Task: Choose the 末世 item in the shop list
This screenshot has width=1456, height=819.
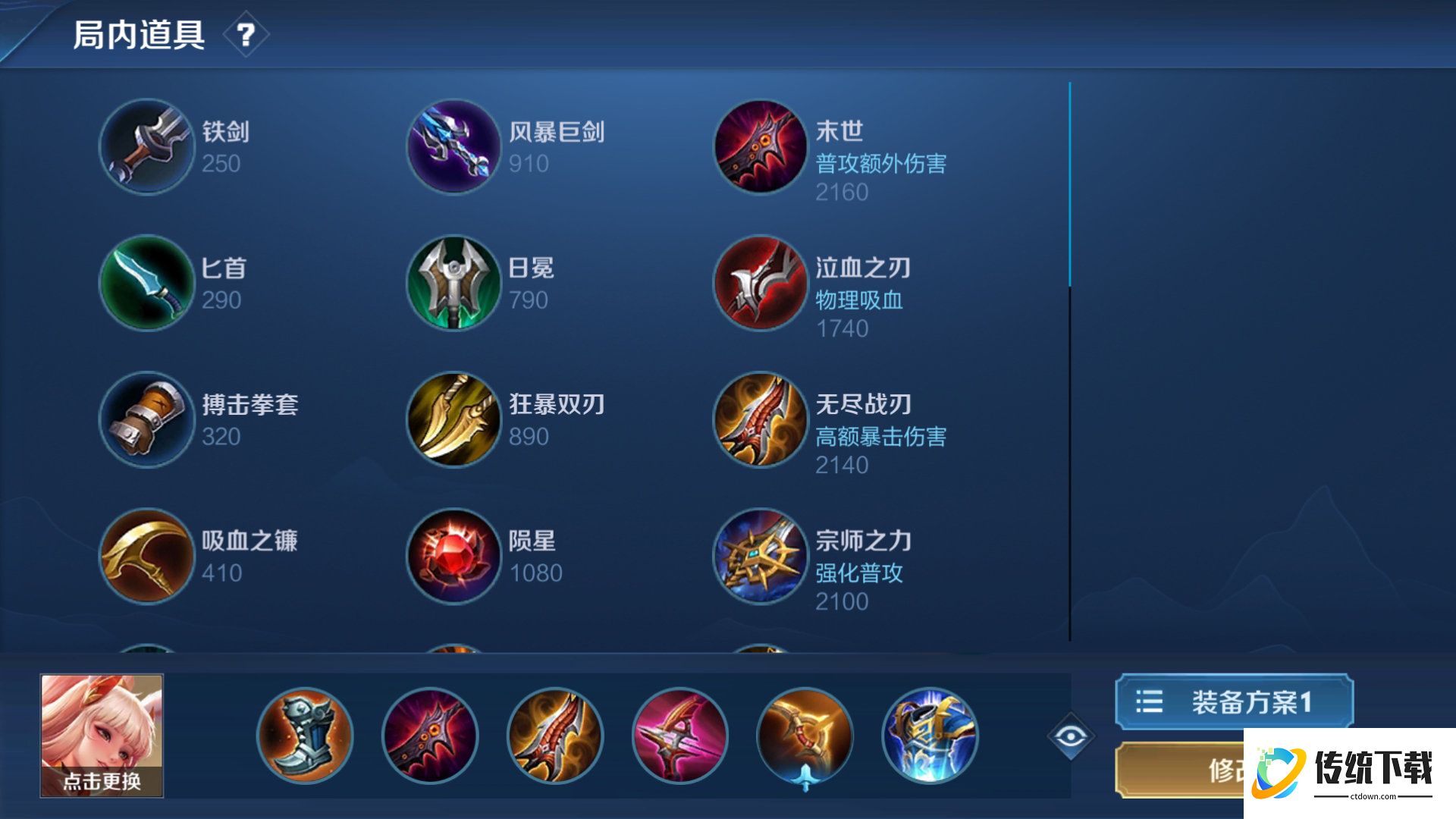Action: tap(761, 148)
